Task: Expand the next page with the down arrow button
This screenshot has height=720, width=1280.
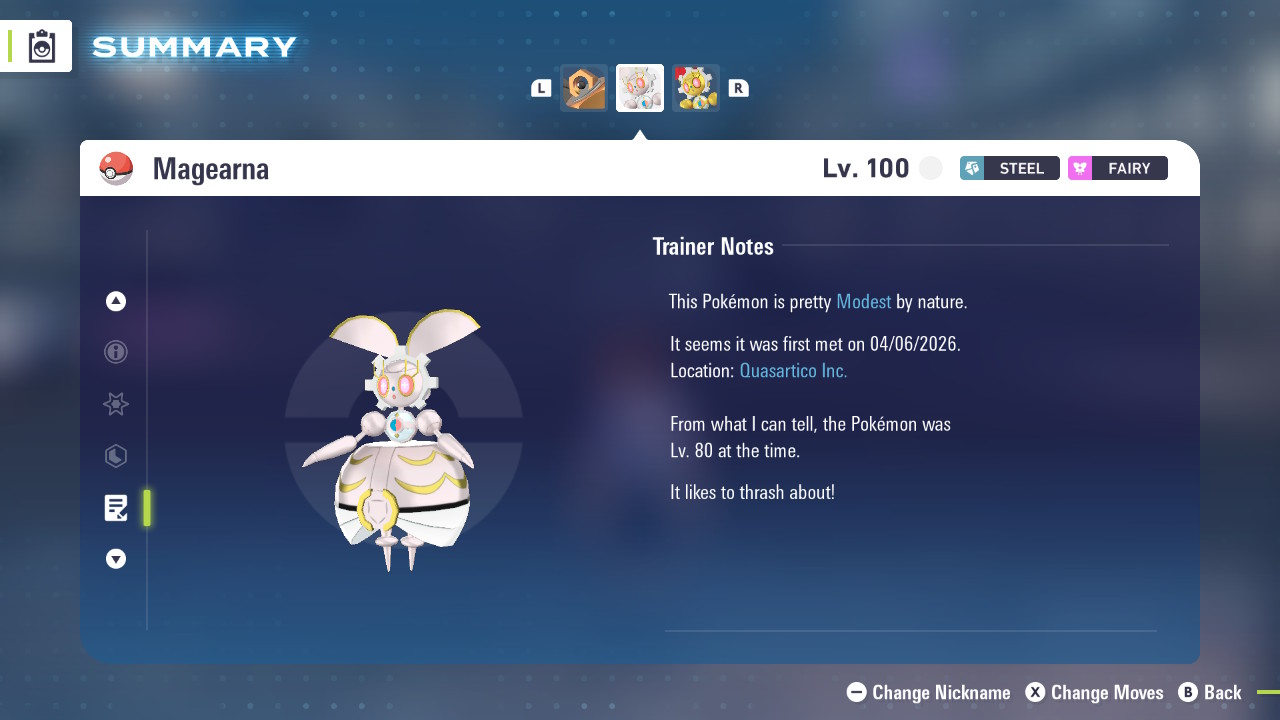Action: click(x=115, y=559)
